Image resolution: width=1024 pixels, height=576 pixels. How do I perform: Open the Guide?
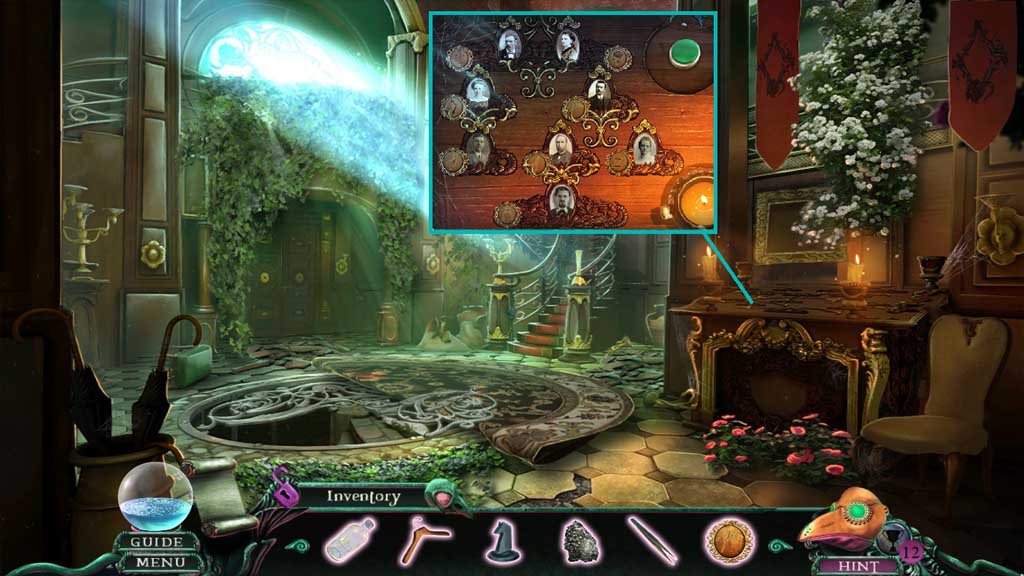pyautogui.click(x=156, y=542)
